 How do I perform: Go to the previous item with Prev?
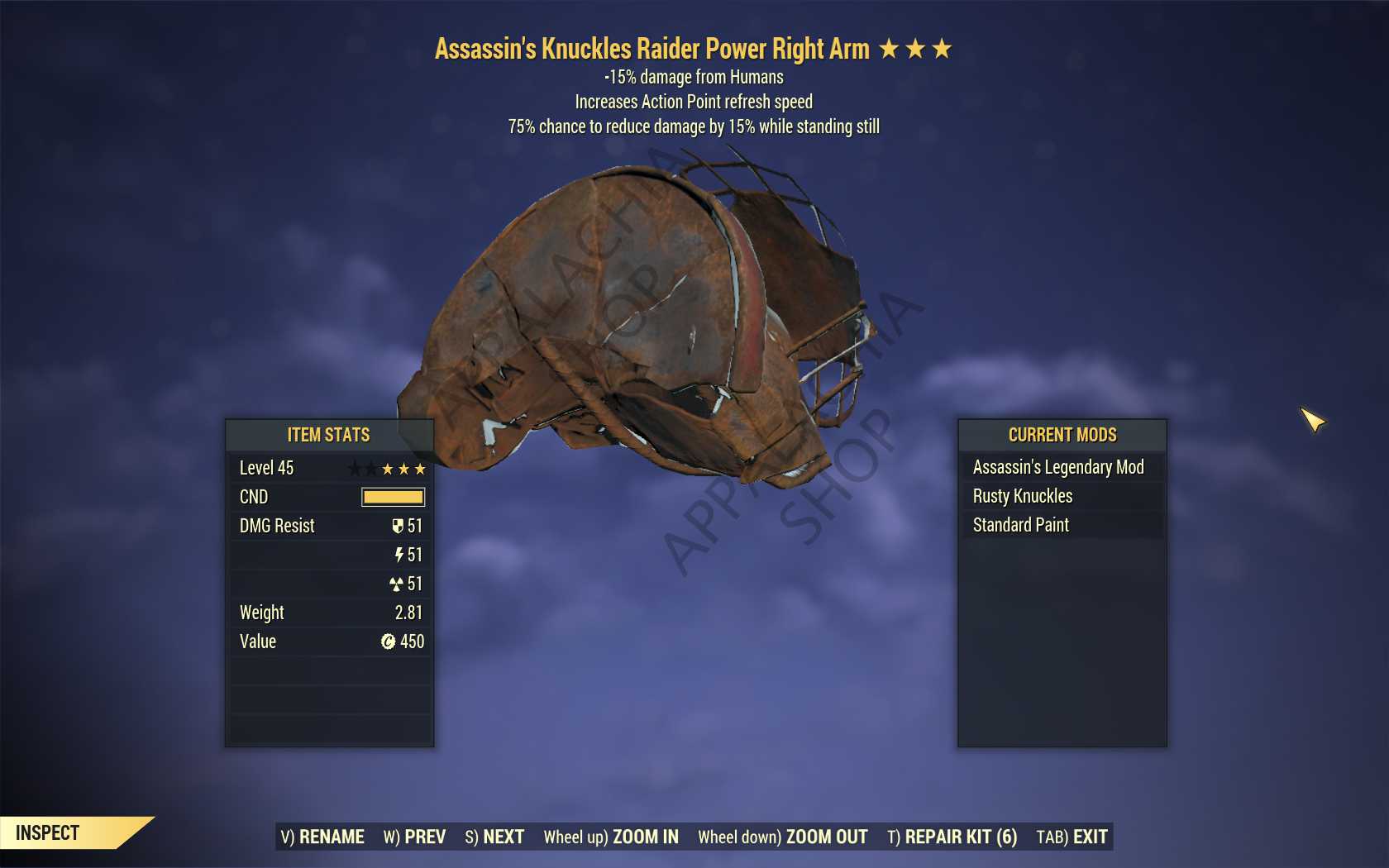(414, 837)
